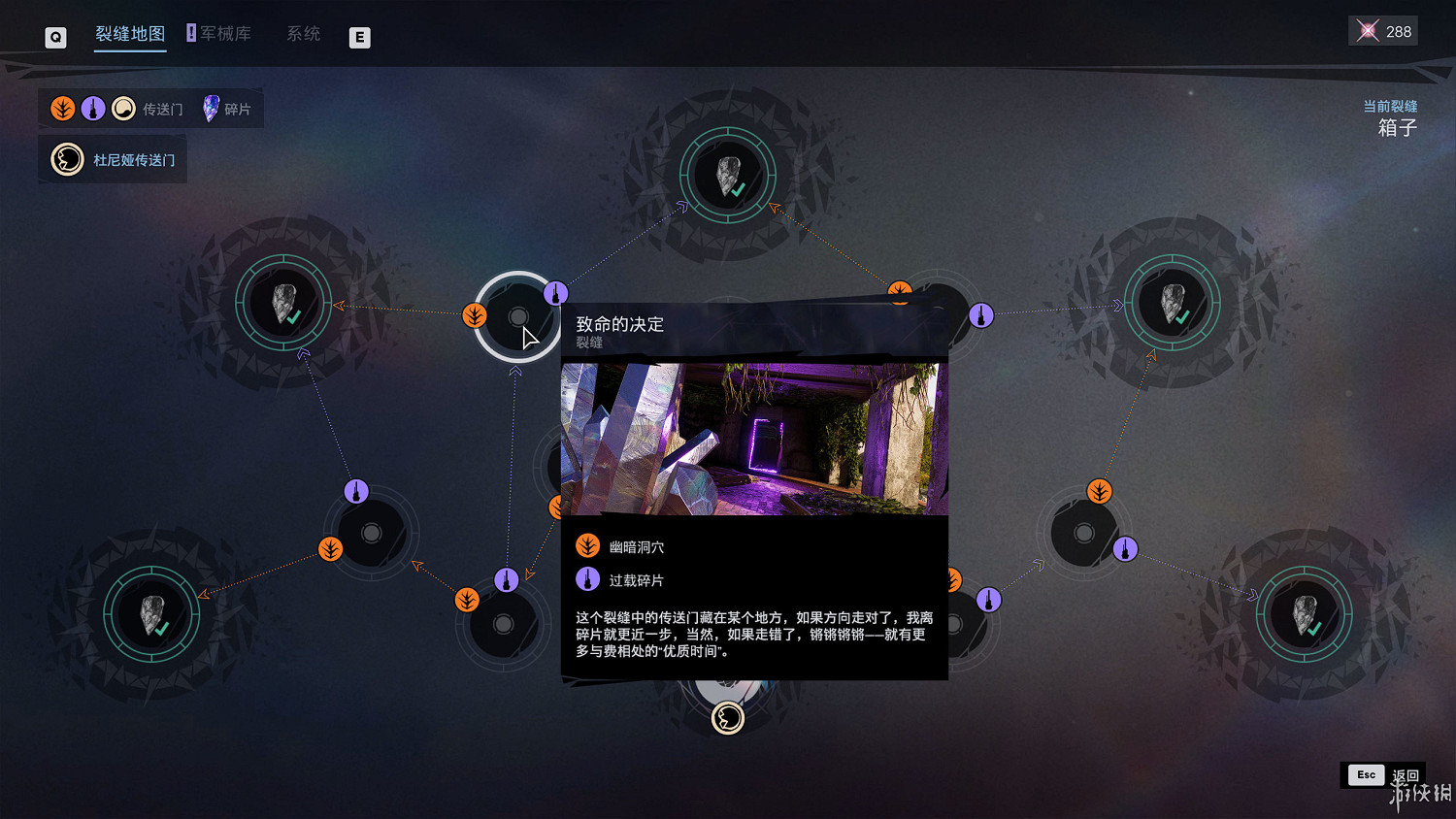Switch to the 系统 menu

pyautogui.click(x=302, y=33)
